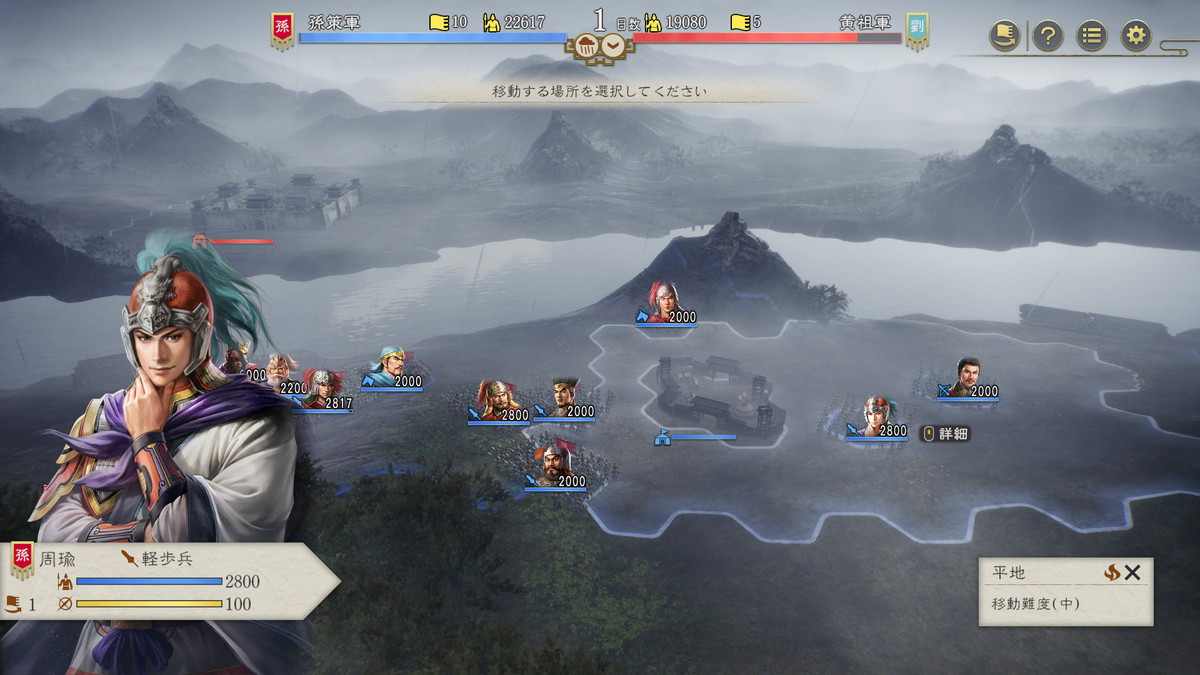
Task: Select the unit stationed on the mountain
Action: 663,300
